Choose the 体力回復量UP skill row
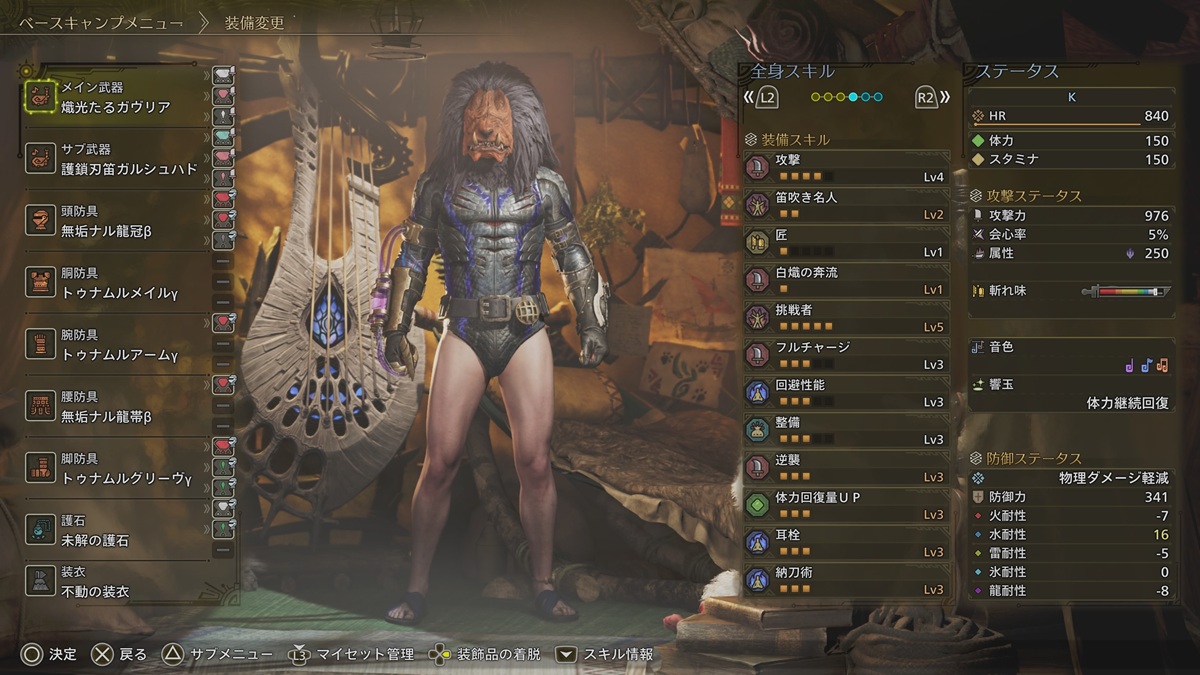This screenshot has width=1200, height=675. (x=846, y=505)
